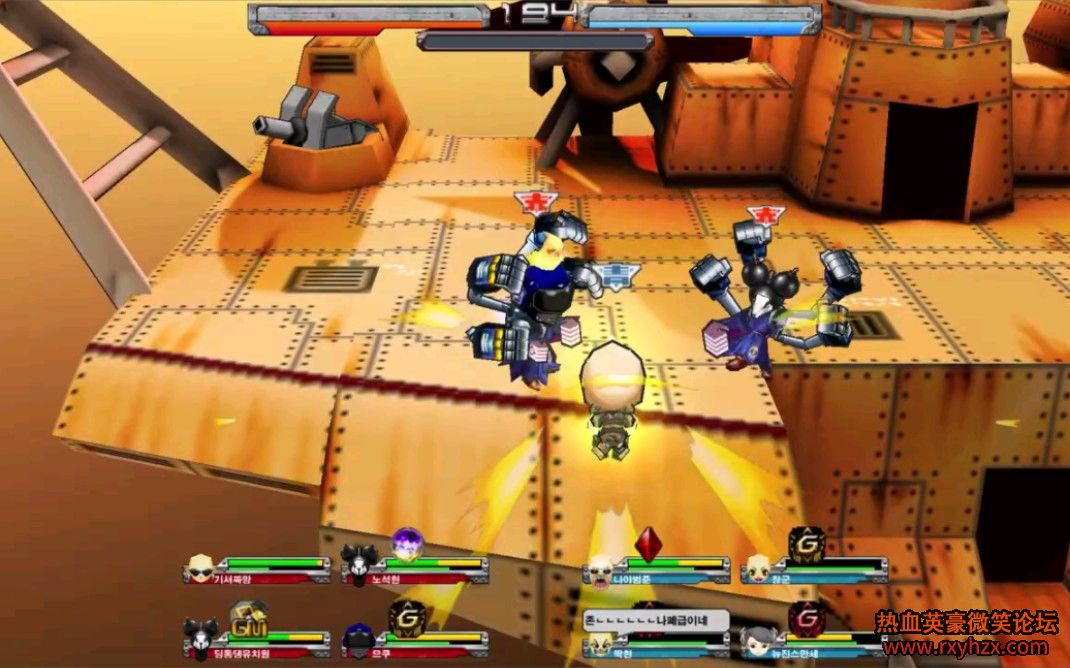Select the gray-haired 뉴진스만세 player portrait

[x=760, y=638]
